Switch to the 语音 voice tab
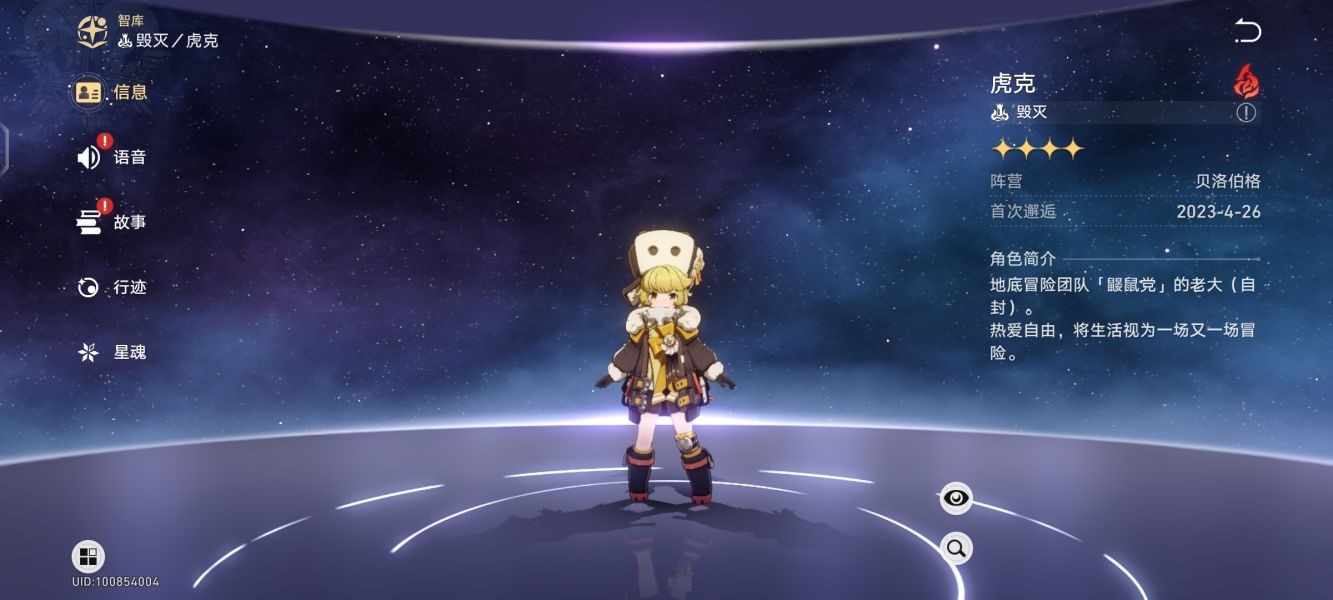 (112, 157)
